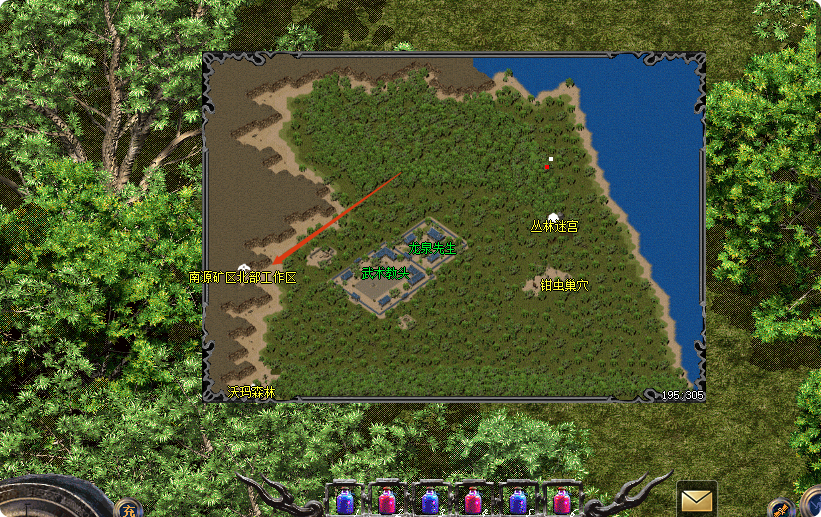Open the mail envelope icon

pos(696,498)
